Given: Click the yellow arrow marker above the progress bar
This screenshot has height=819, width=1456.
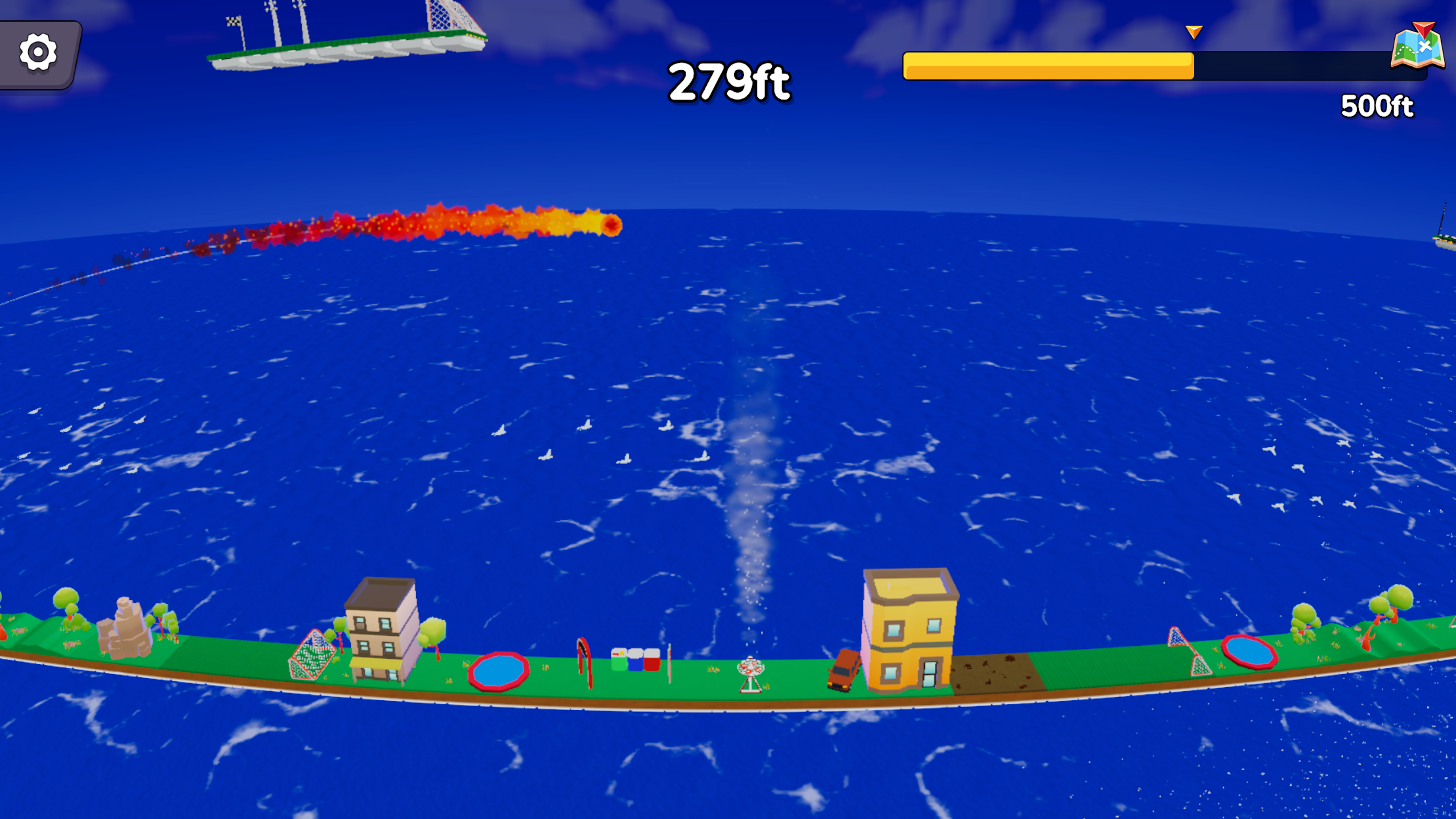Looking at the screenshot, I should (1193, 30).
